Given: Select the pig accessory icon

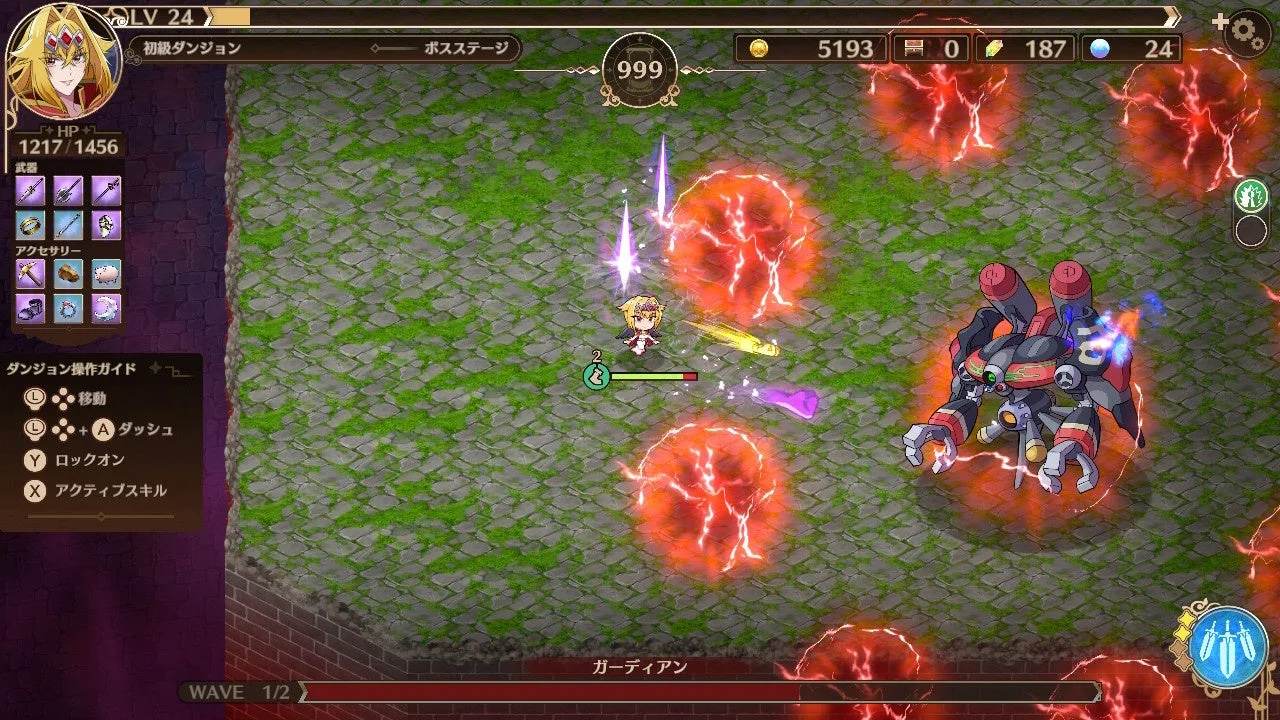Looking at the screenshot, I should 104,272.
